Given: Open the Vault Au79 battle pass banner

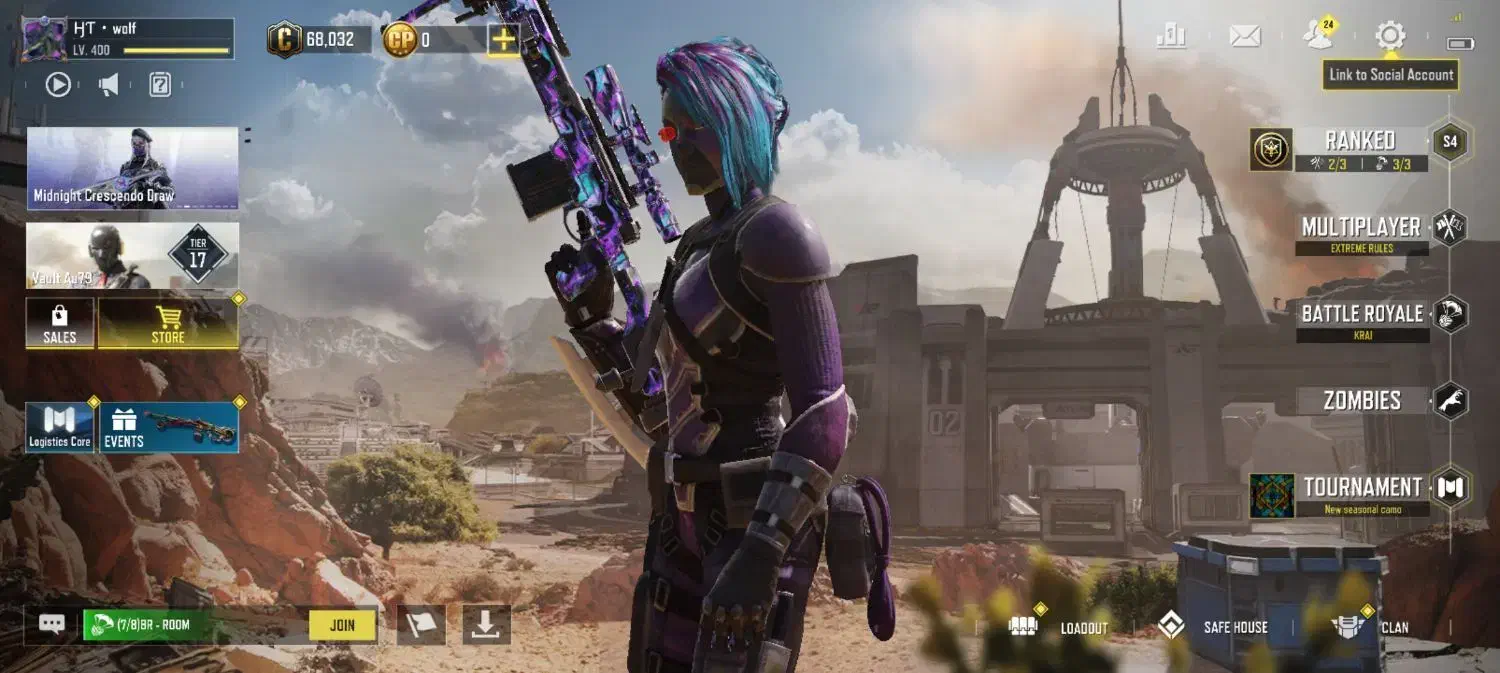Looking at the screenshot, I should [133, 255].
